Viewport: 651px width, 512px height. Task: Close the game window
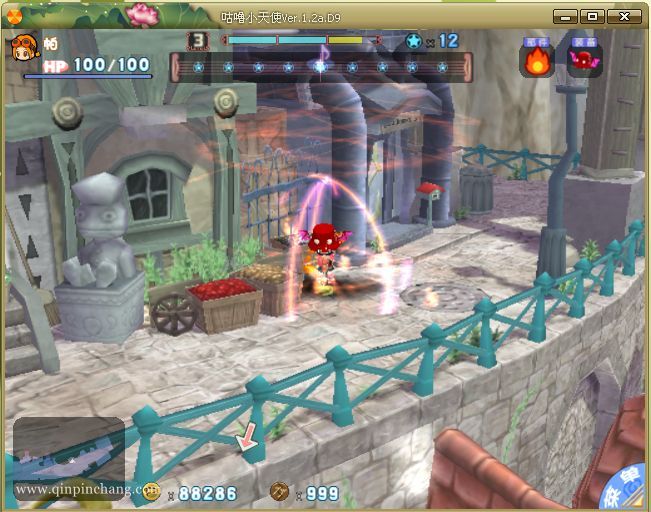pyautogui.click(x=625, y=16)
